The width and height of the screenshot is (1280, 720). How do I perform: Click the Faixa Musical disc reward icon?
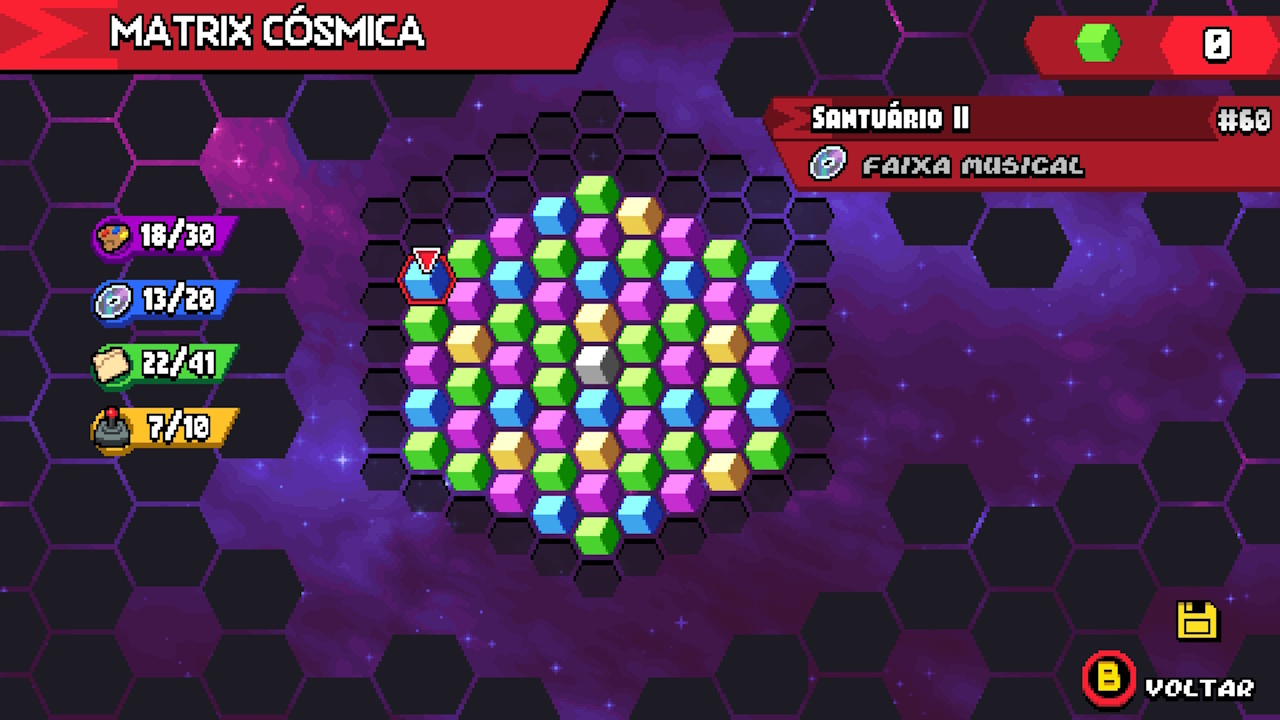(x=826, y=164)
